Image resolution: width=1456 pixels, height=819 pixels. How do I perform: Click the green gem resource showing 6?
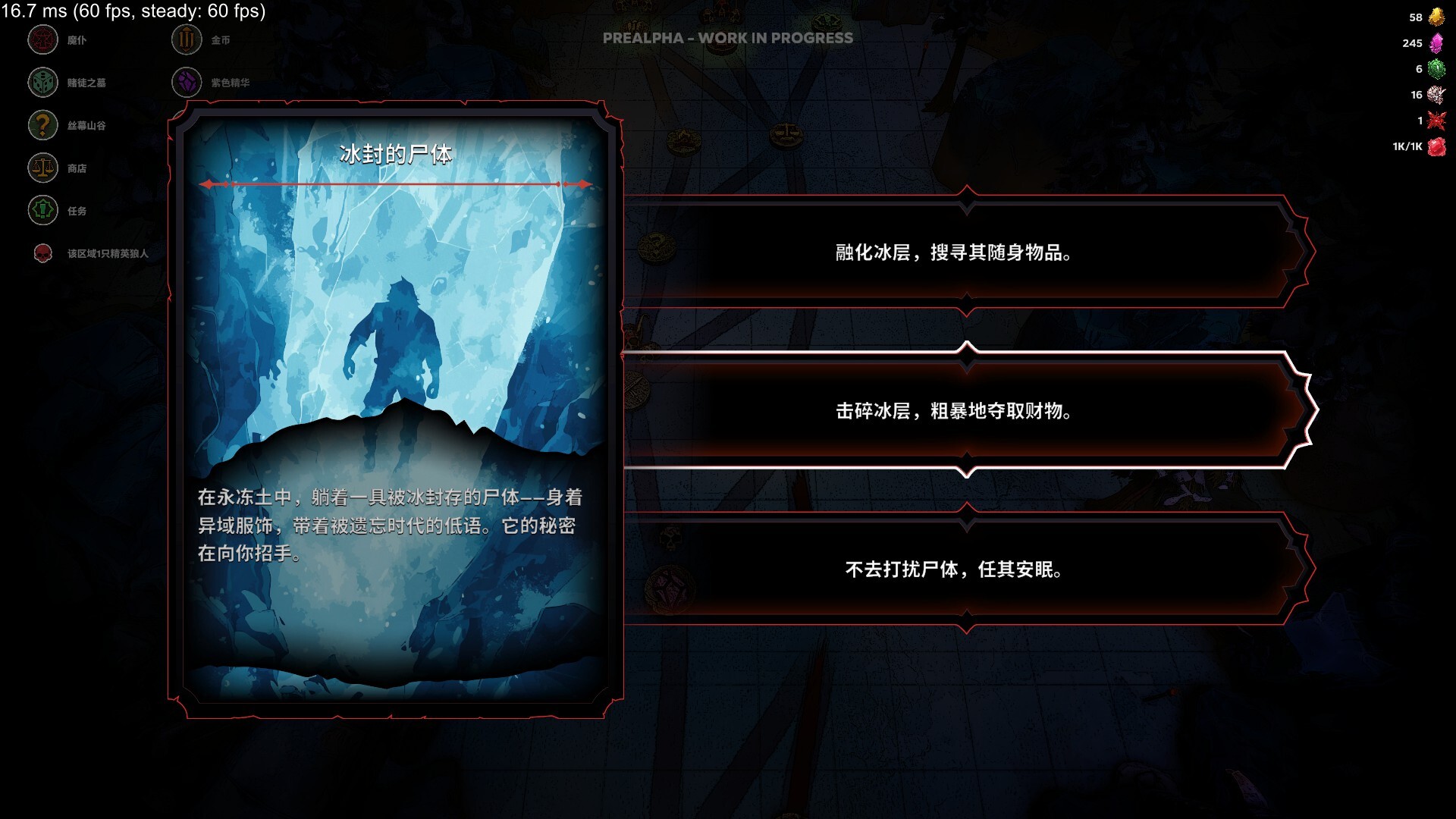[x=1436, y=68]
